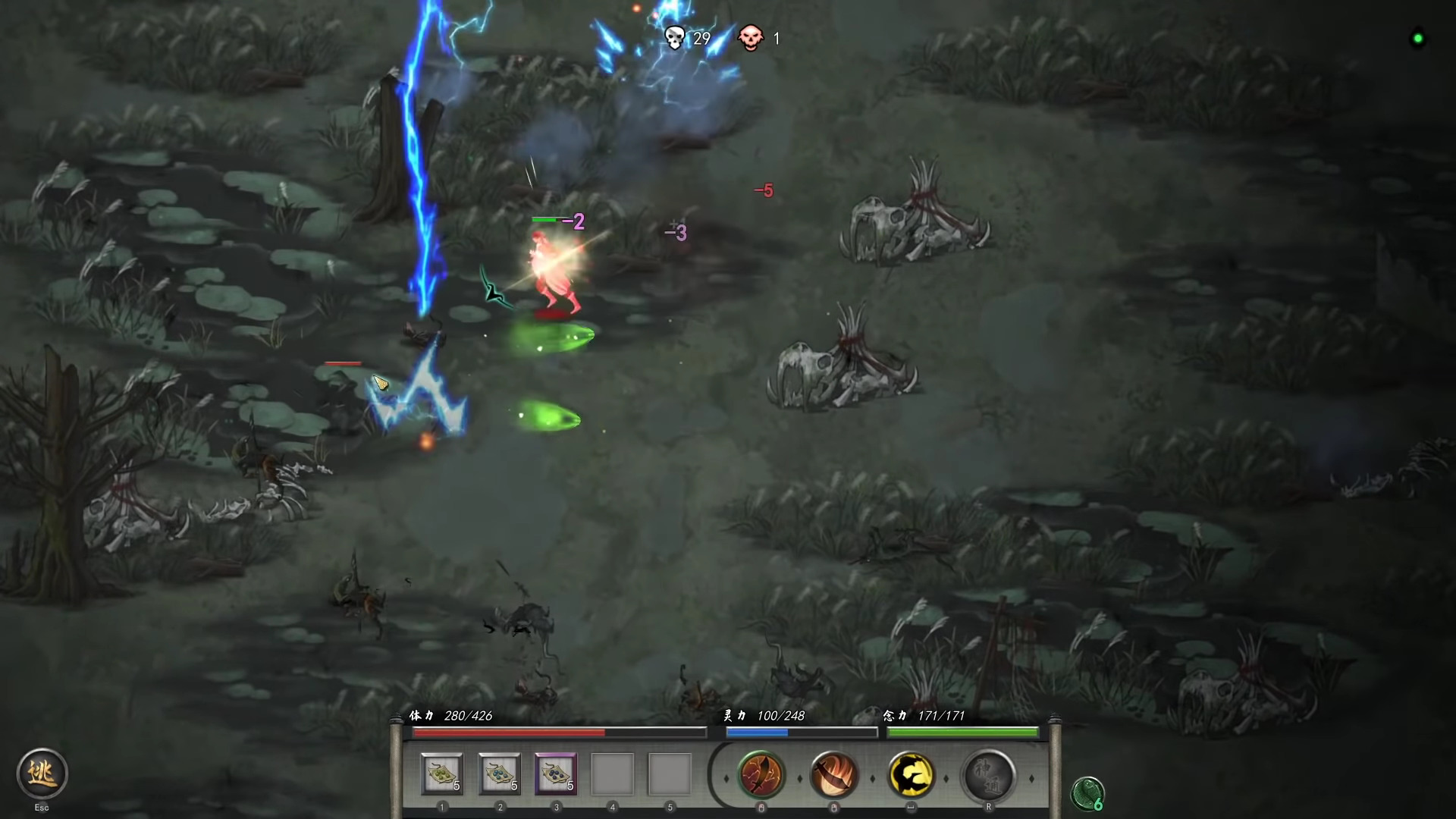
Task: Click the green 念力 focus bar
Action: (x=962, y=732)
